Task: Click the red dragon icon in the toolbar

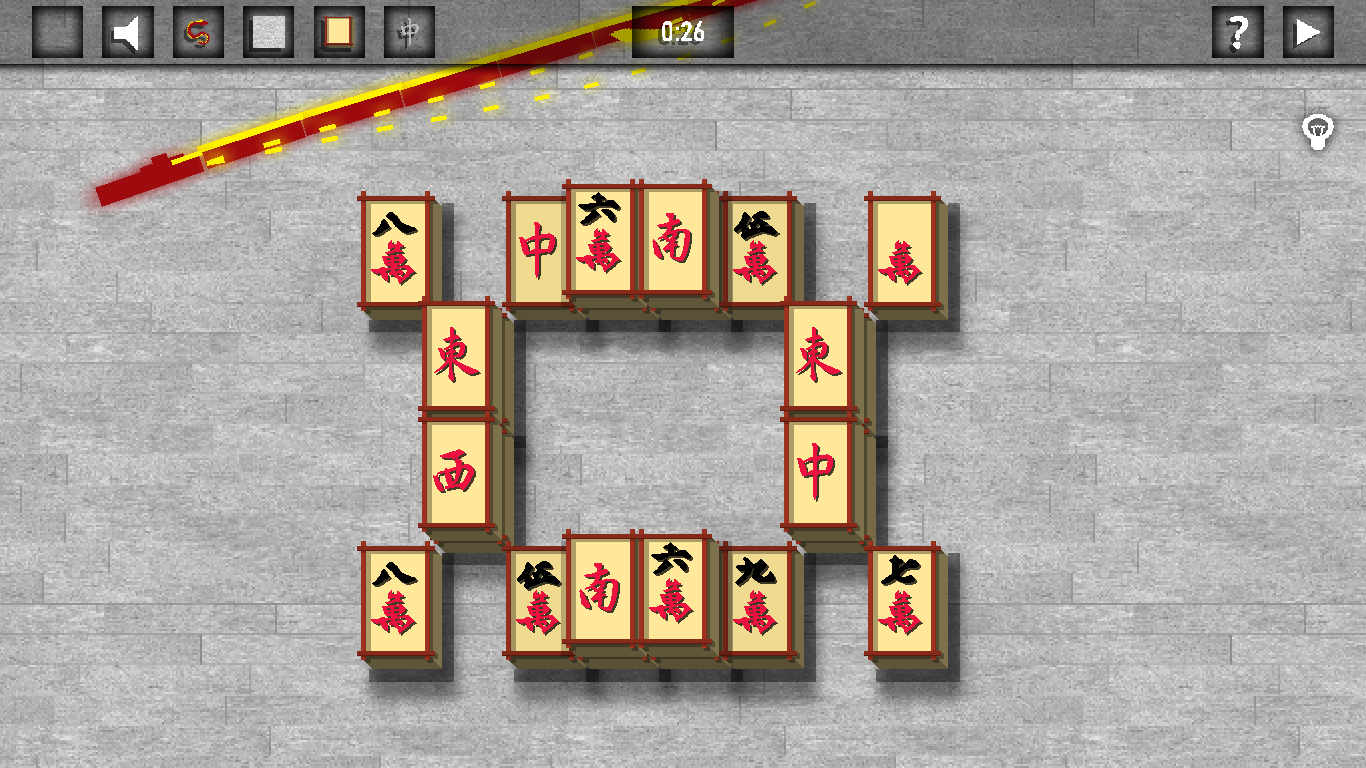Action: tap(198, 31)
